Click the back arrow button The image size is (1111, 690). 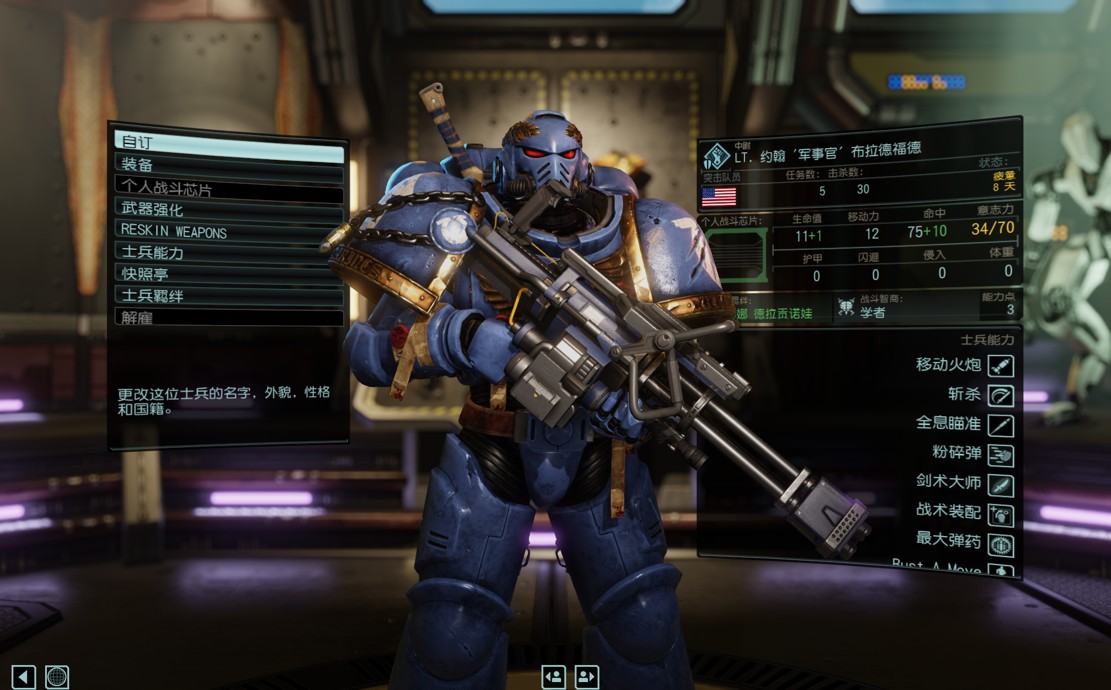(x=25, y=677)
